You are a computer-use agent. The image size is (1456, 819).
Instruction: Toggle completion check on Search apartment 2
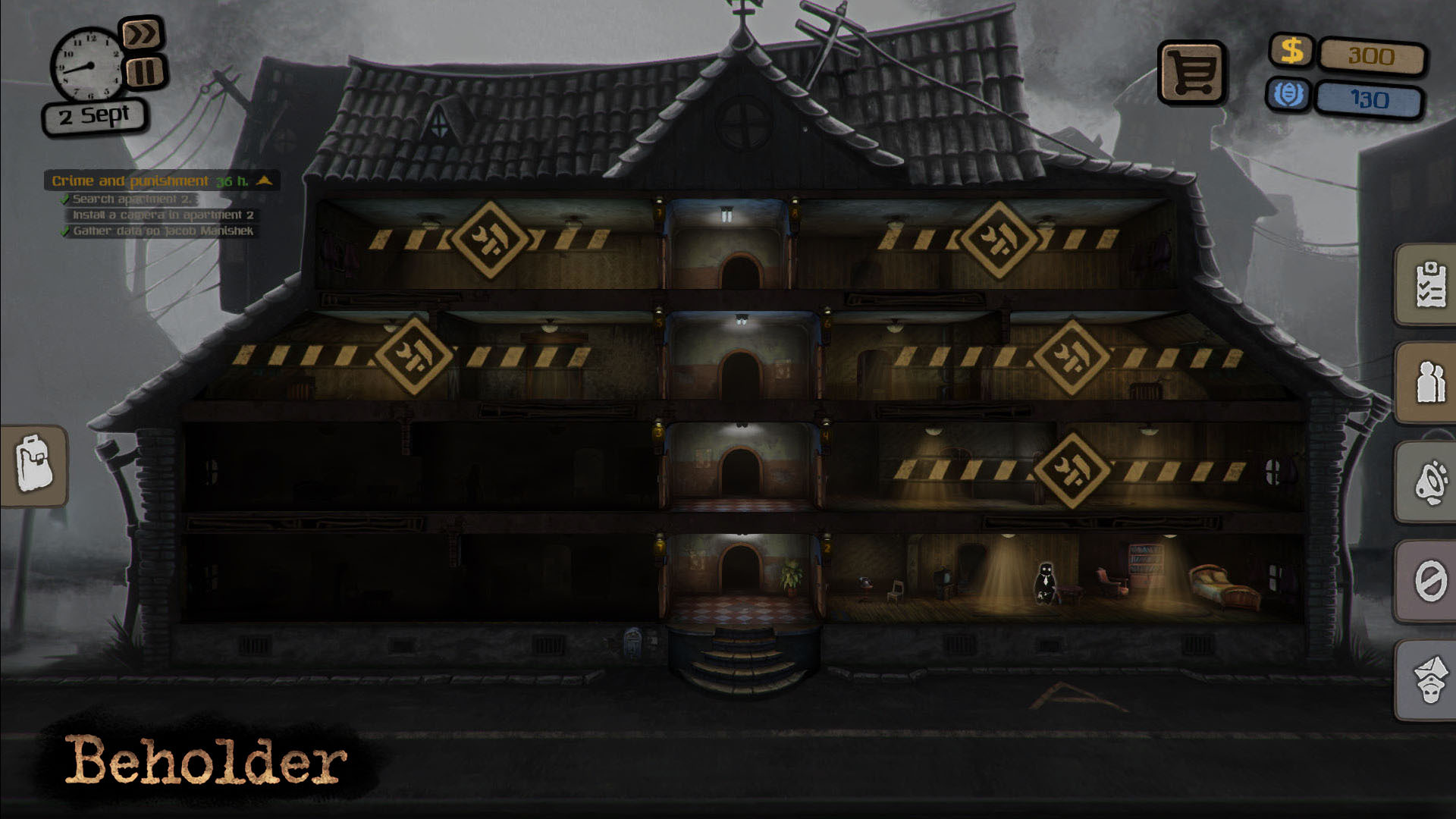pos(65,199)
